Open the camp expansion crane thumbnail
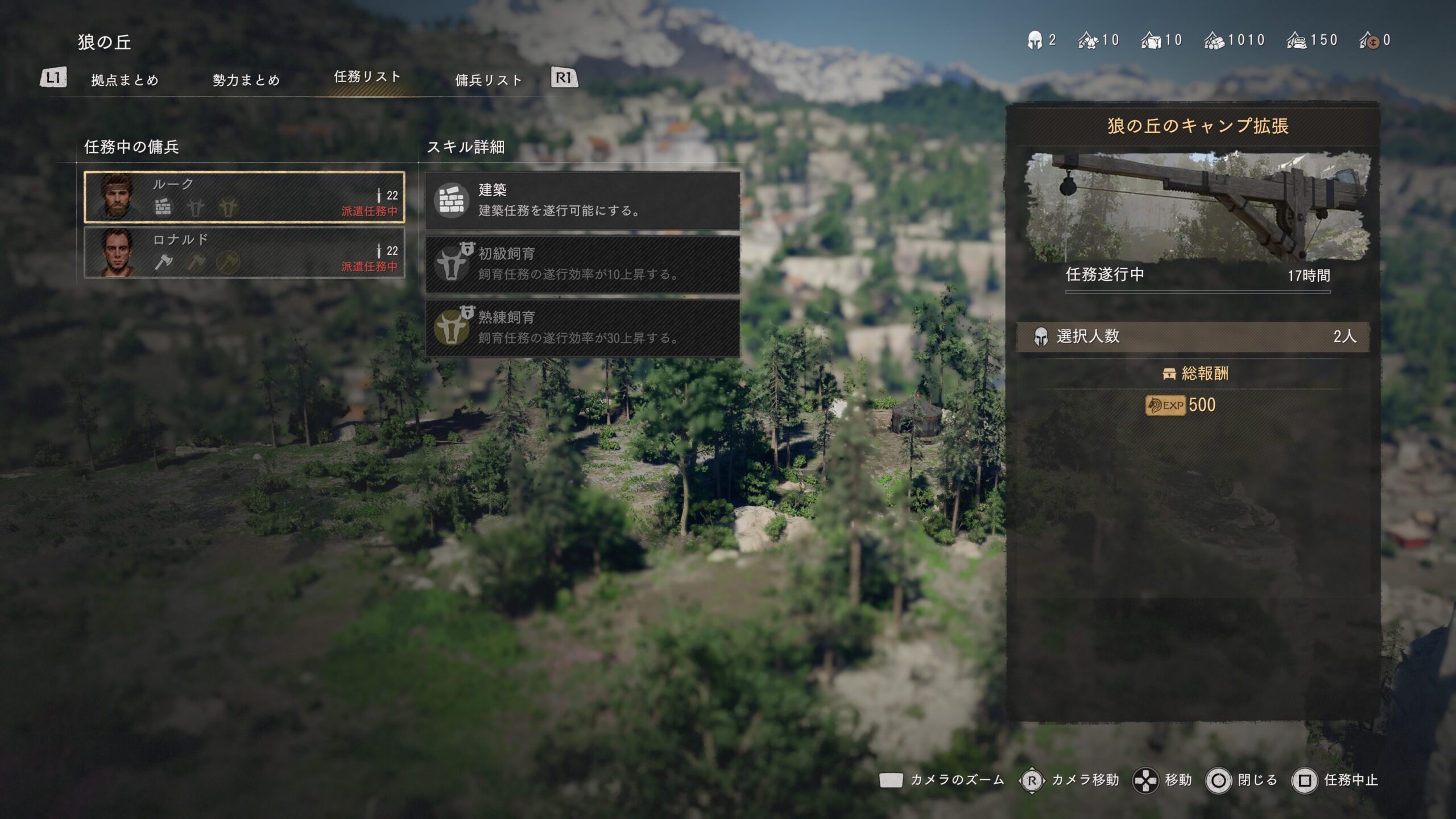Viewport: 1456px width, 819px height. 1197,206
